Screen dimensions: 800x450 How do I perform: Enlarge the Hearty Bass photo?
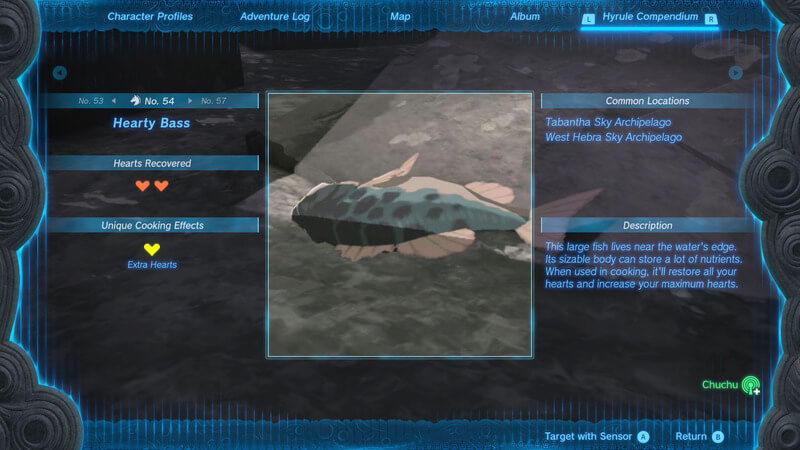[399, 225]
